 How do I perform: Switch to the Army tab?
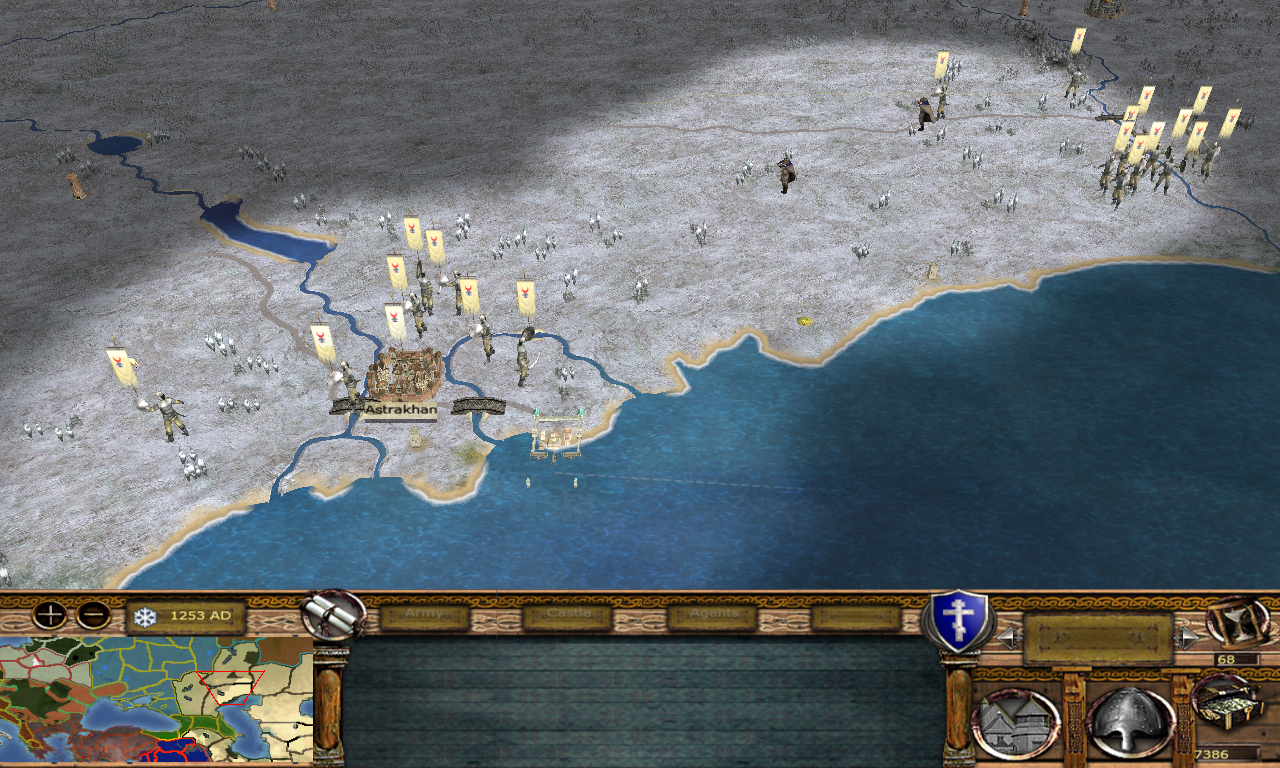coord(425,615)
